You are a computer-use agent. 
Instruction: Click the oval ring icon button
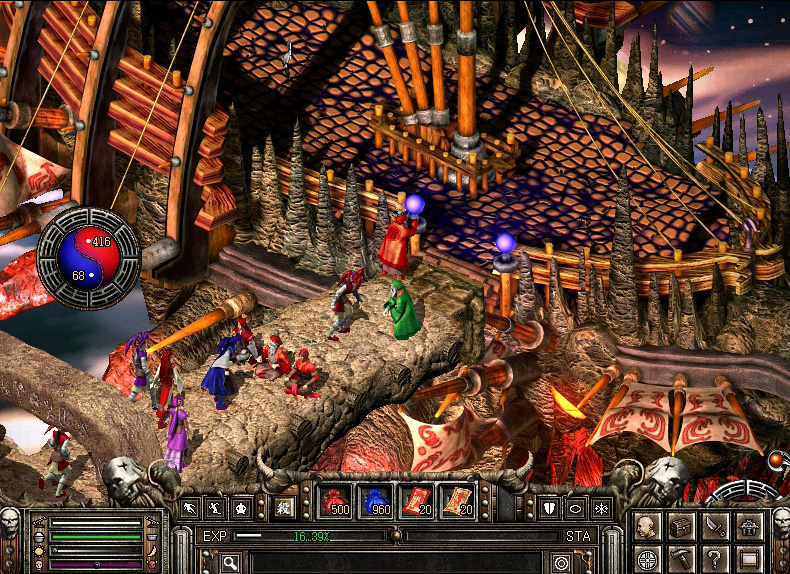[x=576, y=507]
